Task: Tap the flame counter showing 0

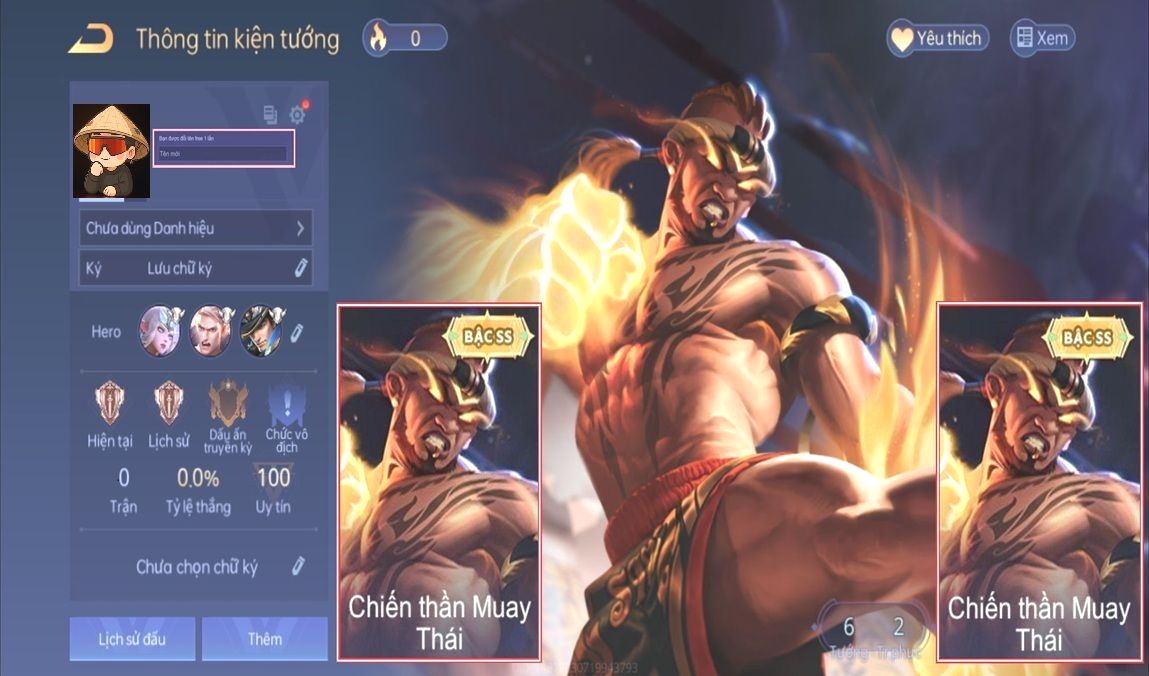Action: [404, 39]
